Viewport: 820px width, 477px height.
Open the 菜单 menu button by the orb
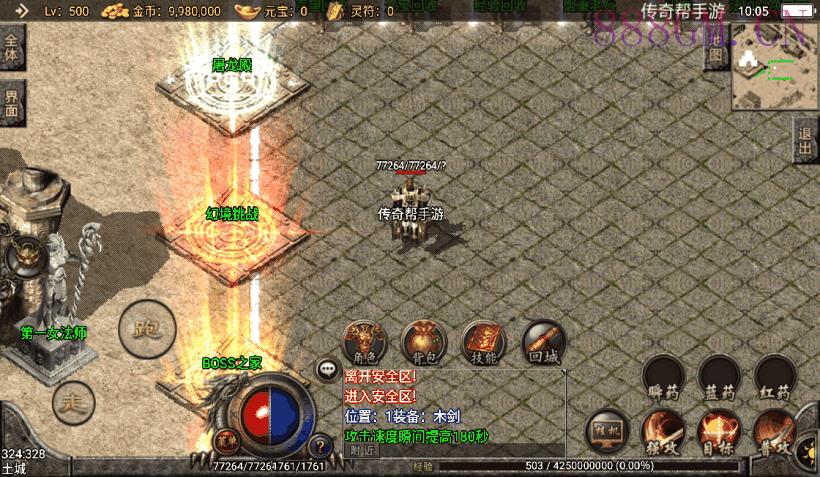225,439
